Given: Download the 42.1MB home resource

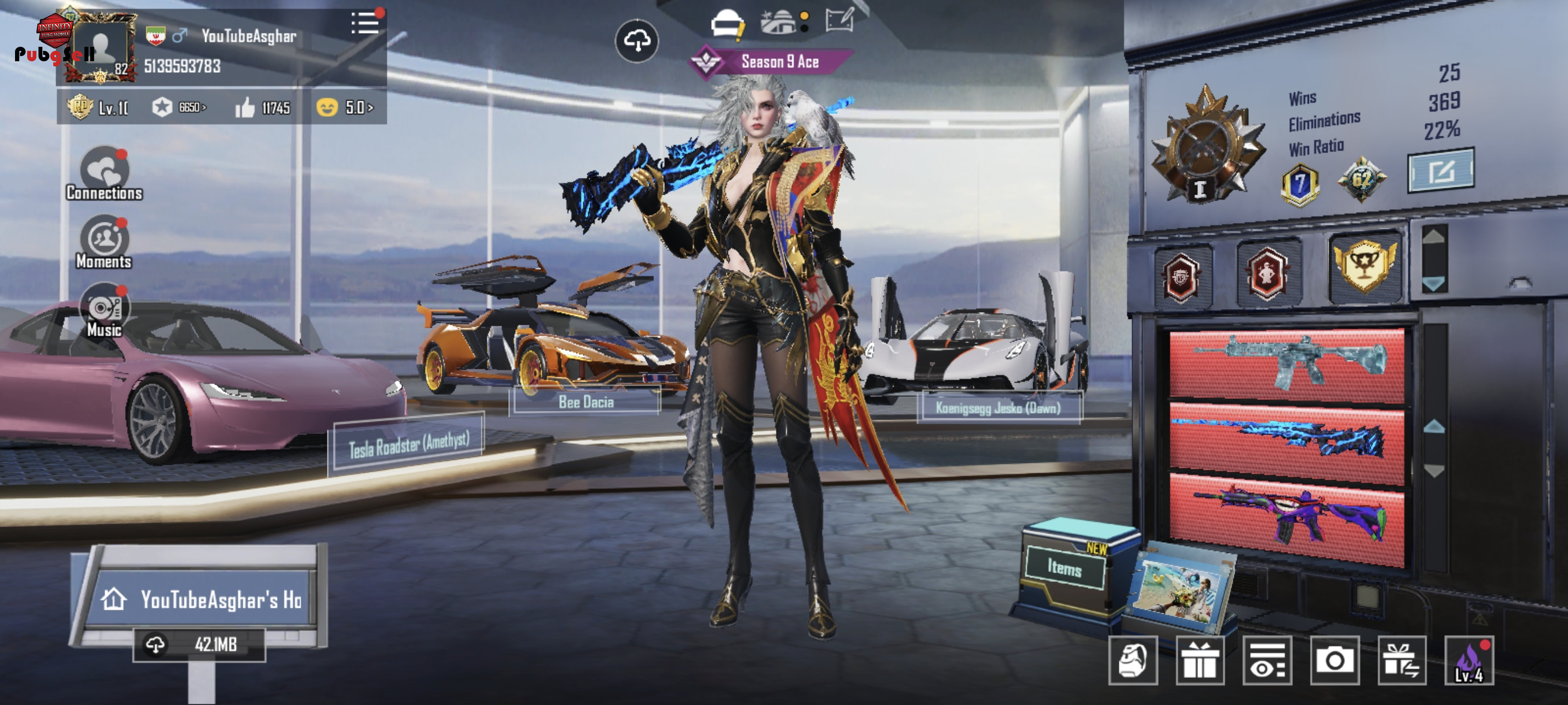Looking at the screenshot, I should [x=199, y=644].
